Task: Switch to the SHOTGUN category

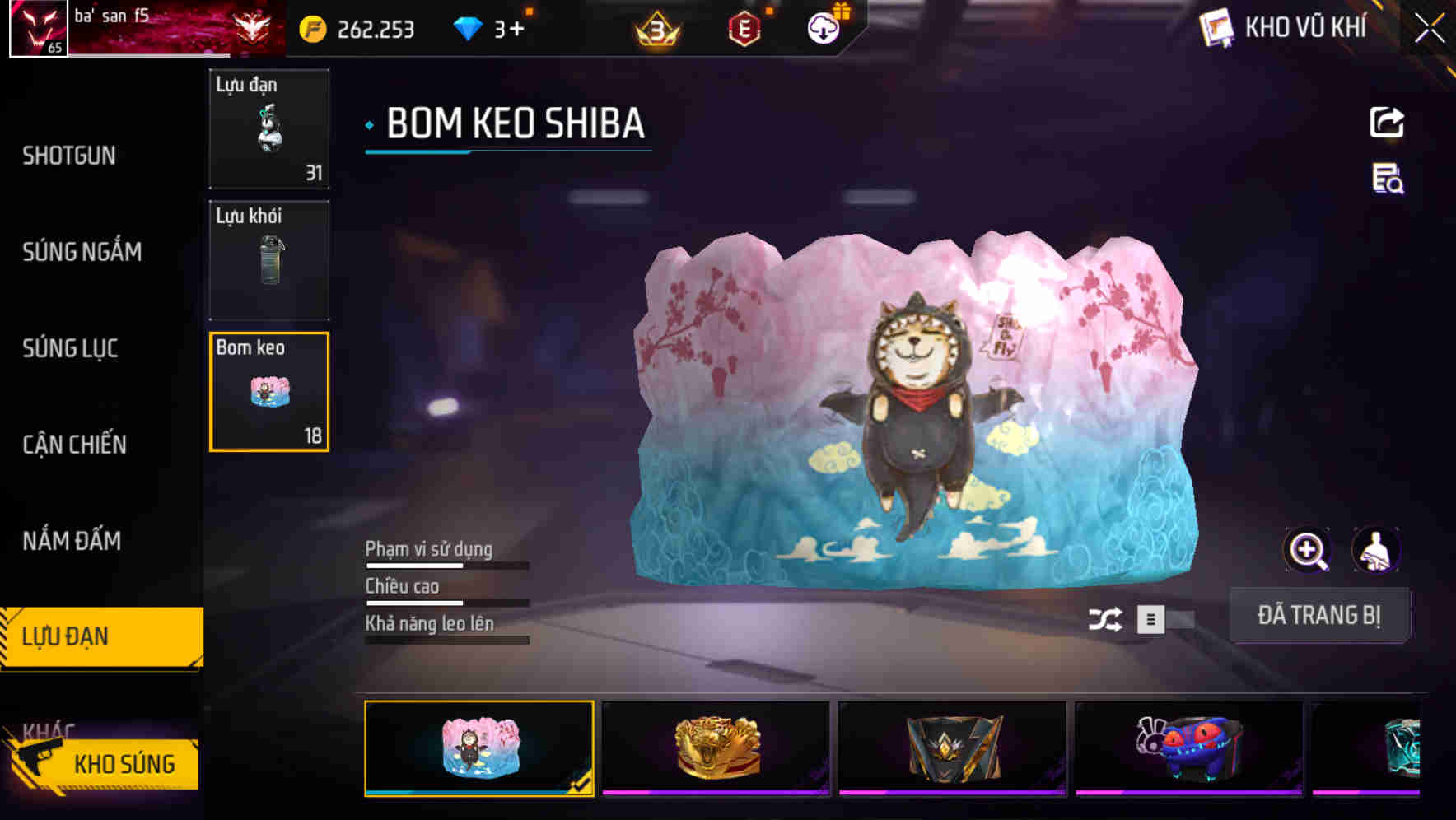Action: tap(68, 156)
